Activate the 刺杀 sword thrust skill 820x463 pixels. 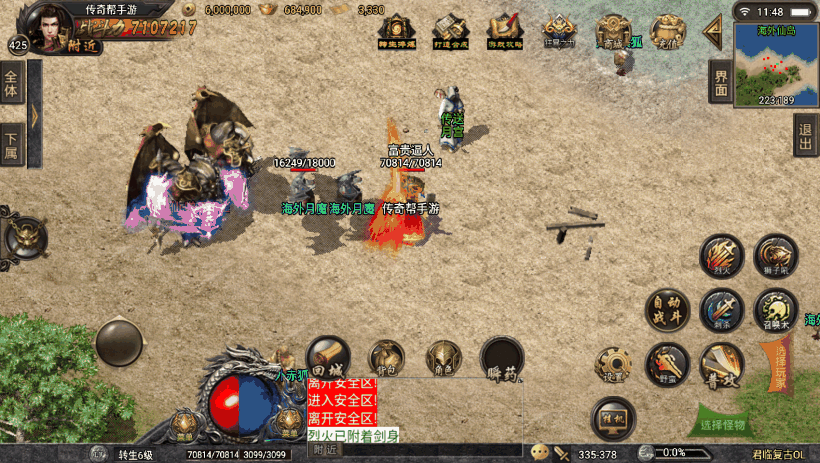click(721, 310)
